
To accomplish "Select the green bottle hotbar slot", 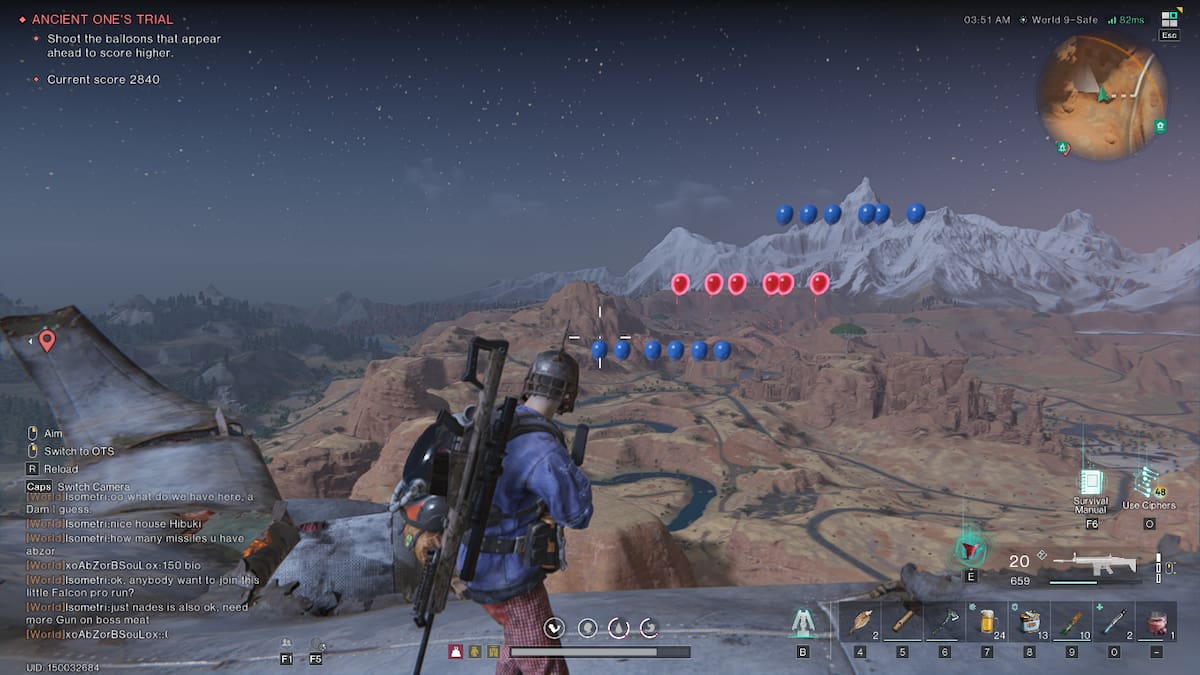I will [x=1071, y=622].
